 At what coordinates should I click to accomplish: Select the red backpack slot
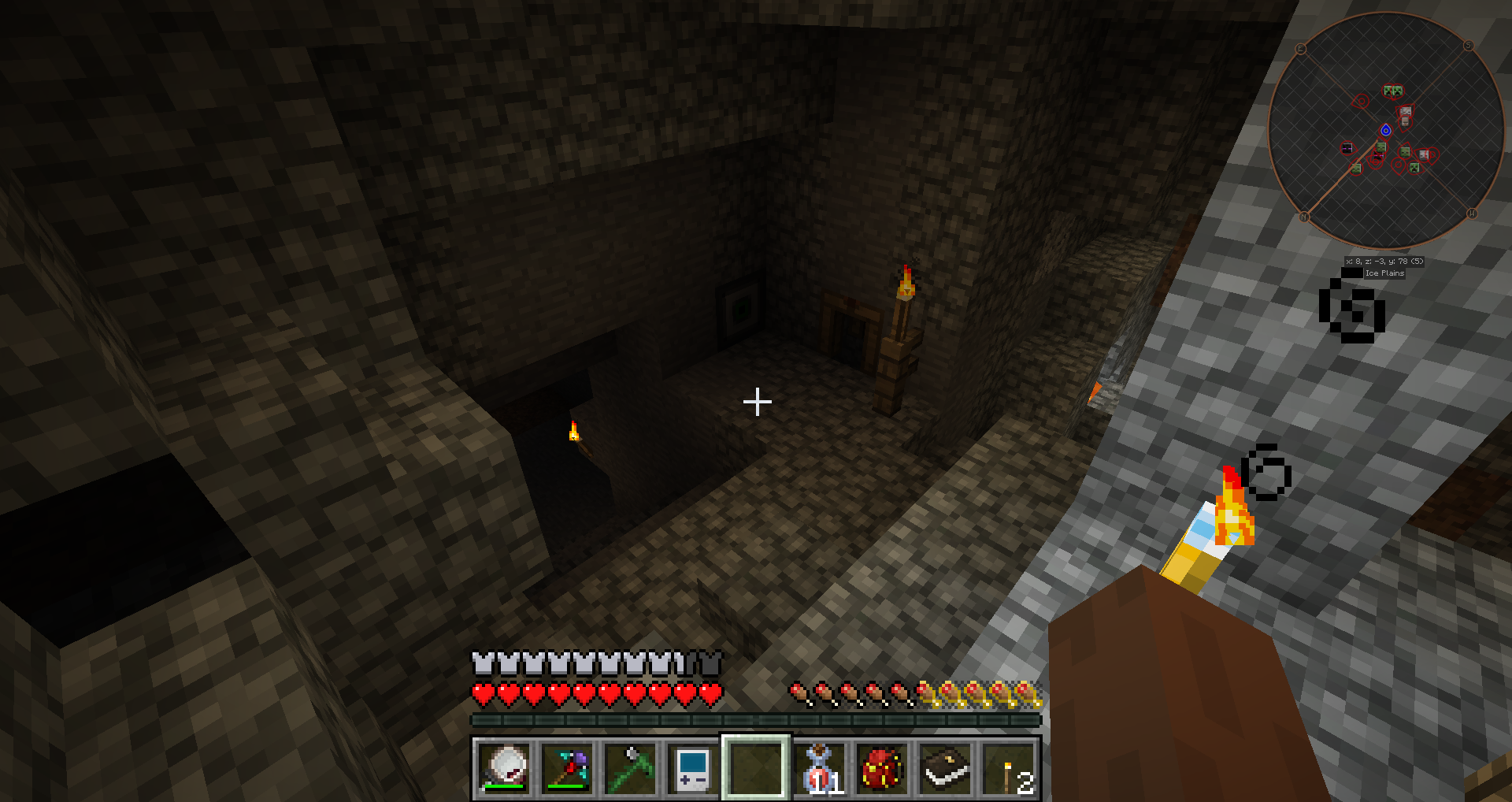point(882,768)
